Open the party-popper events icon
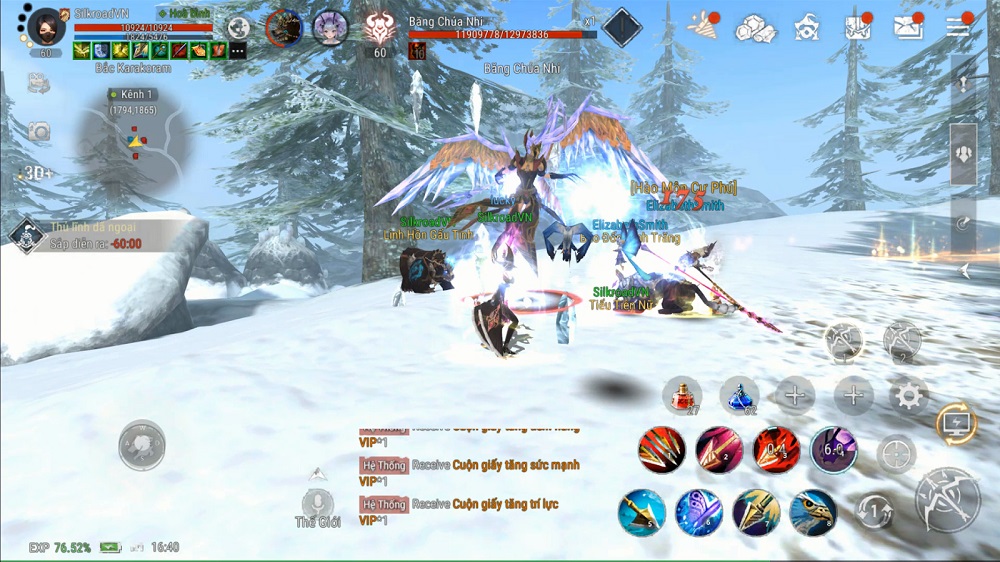This screenshot has width=1000, height=562. pyautogui.click(x=704, y=27)
